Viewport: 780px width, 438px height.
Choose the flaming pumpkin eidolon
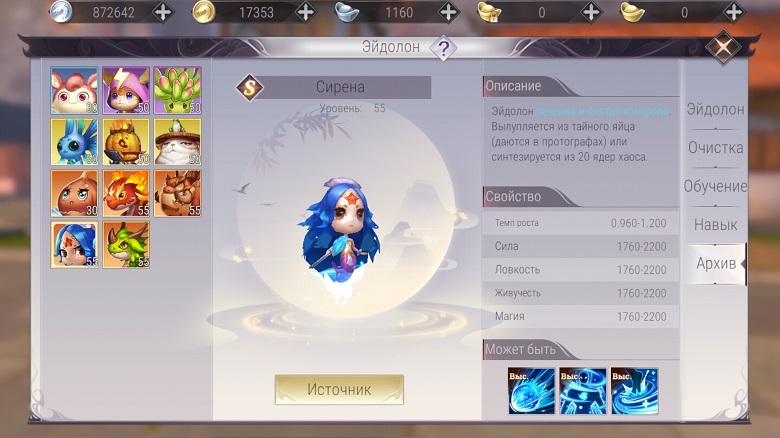(125, 142)
